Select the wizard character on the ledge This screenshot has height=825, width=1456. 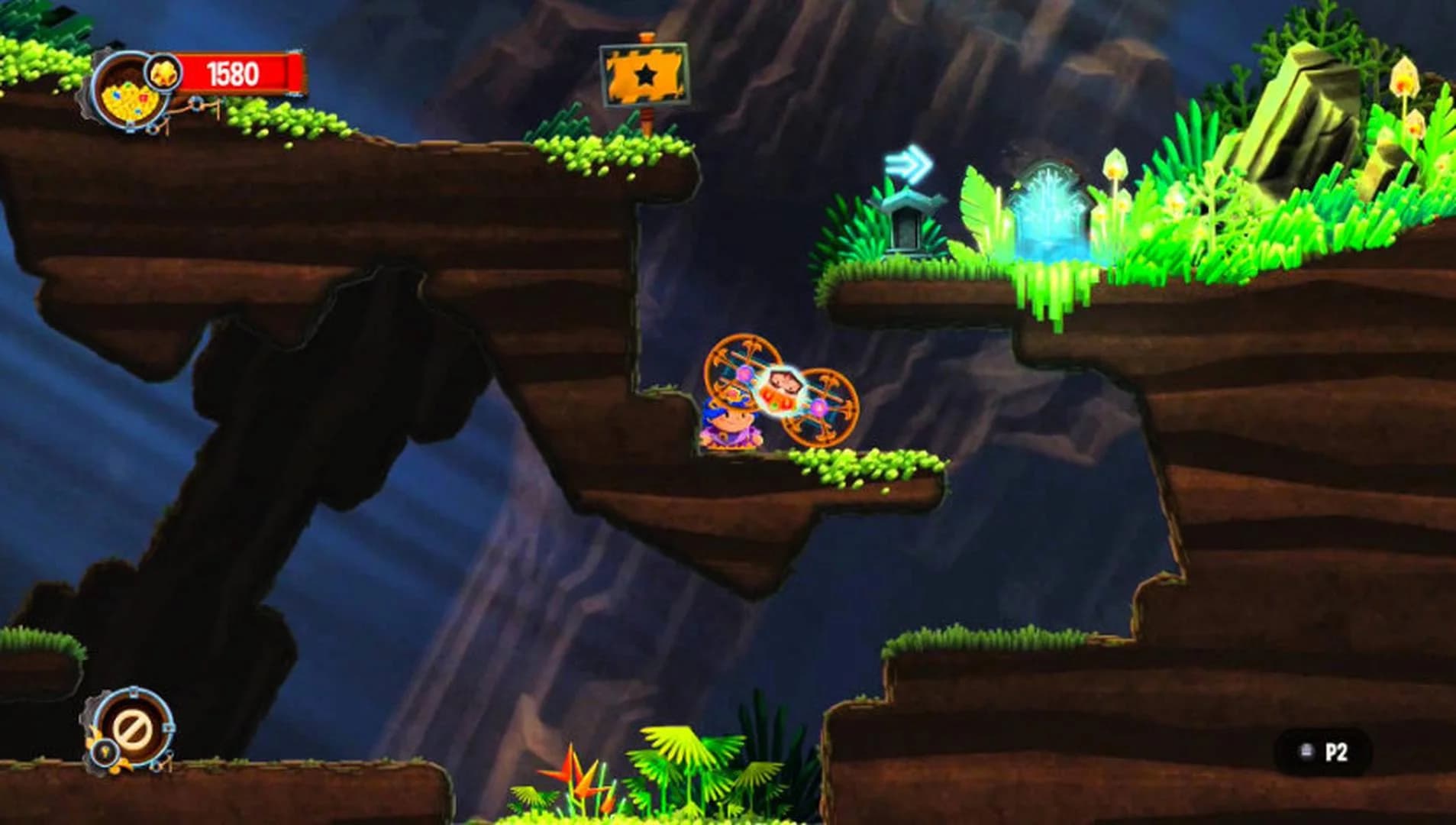729,428
